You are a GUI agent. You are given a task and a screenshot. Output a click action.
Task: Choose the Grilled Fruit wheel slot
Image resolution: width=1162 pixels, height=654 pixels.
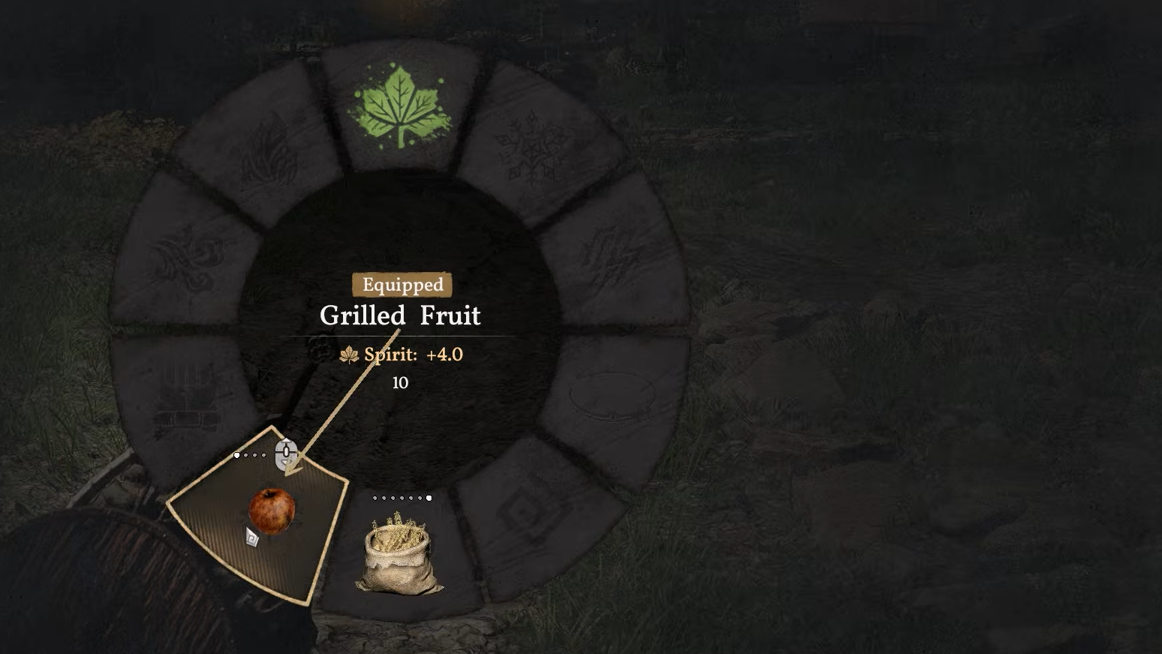pyautogui.click(x=271, y=510)
